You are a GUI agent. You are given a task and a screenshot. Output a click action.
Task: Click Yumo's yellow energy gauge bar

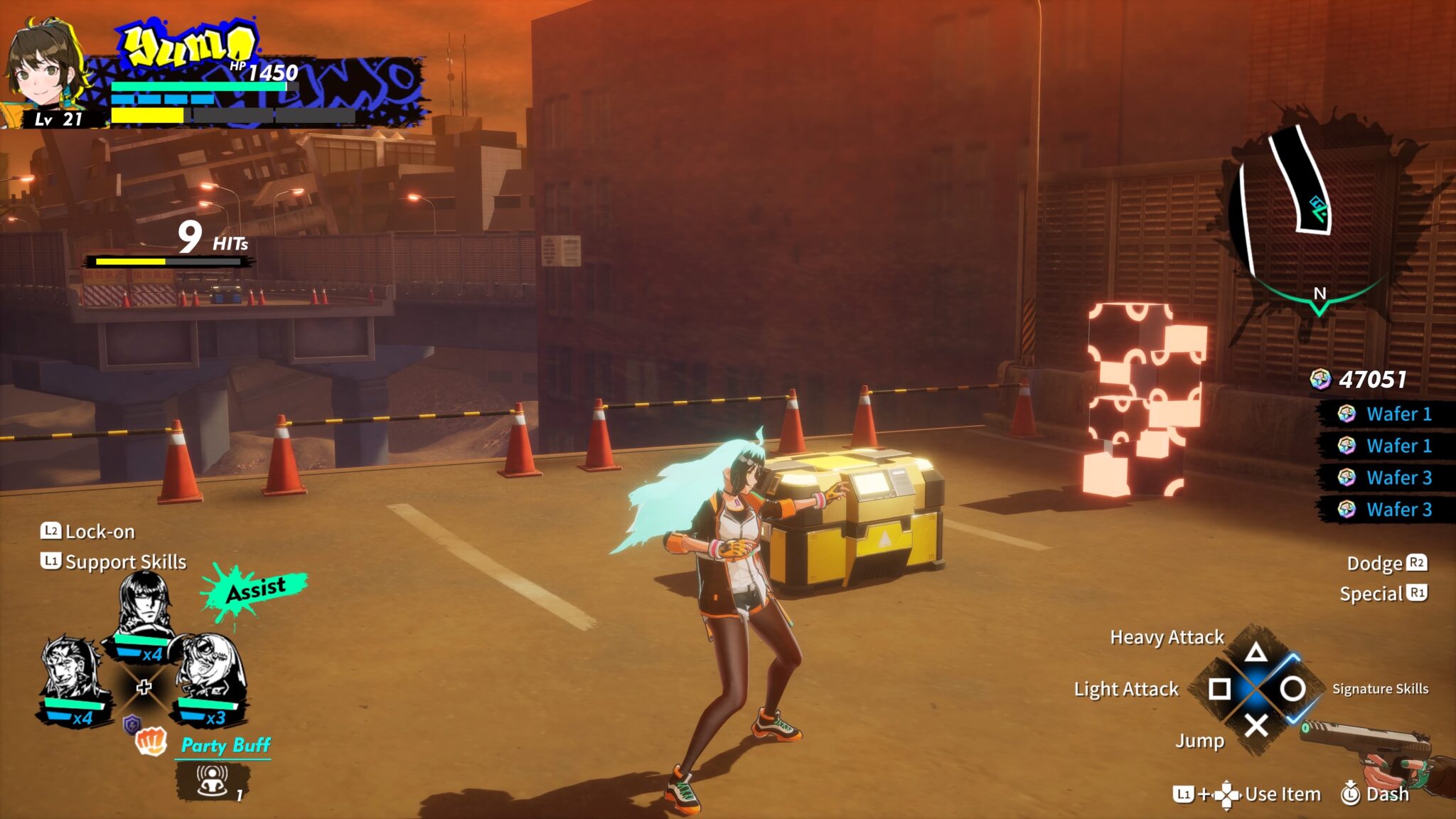149,114
